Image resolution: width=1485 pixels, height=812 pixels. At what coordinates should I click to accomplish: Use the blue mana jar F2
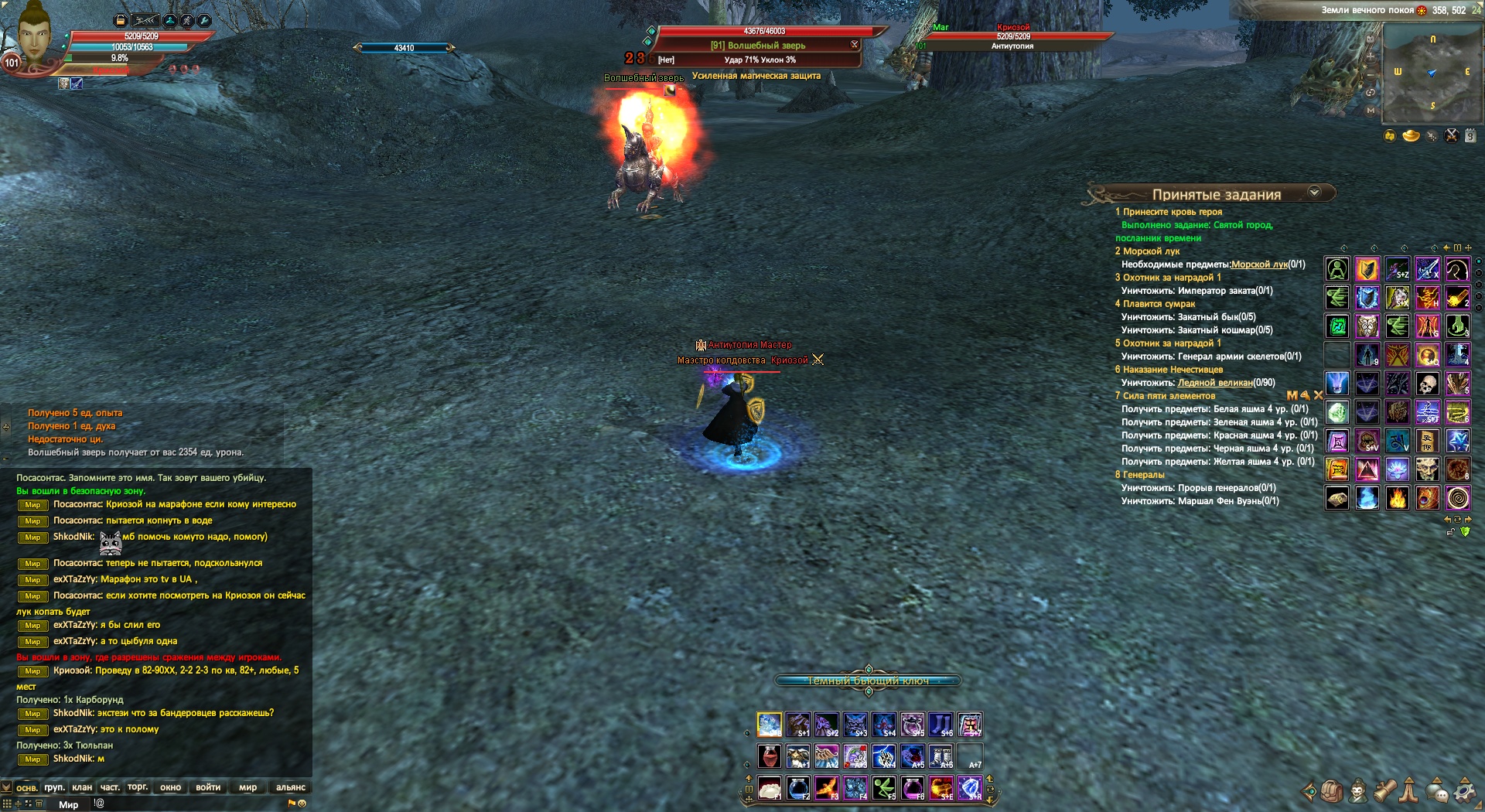tap(797, 788)
